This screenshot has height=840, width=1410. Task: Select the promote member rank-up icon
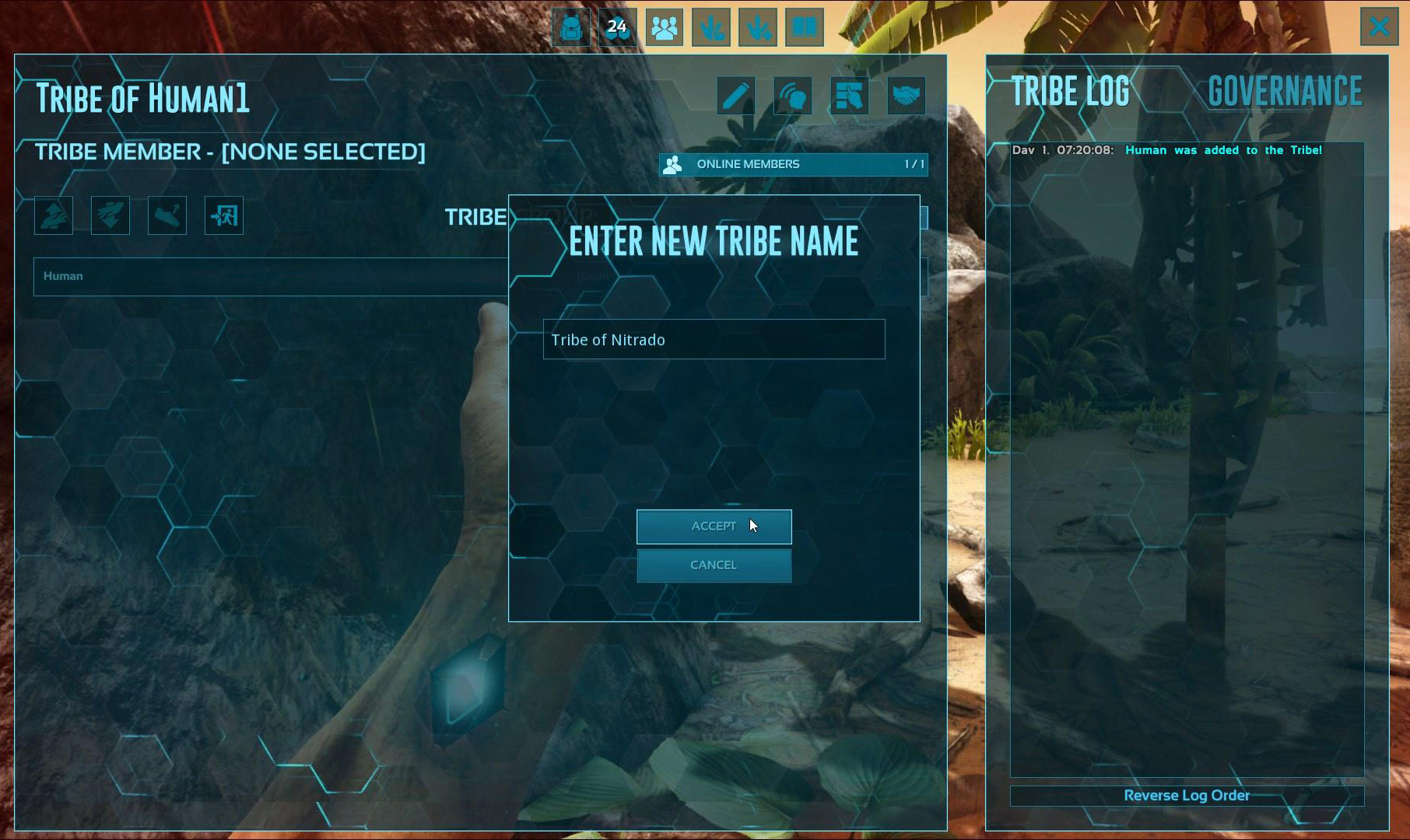(52, 215)
